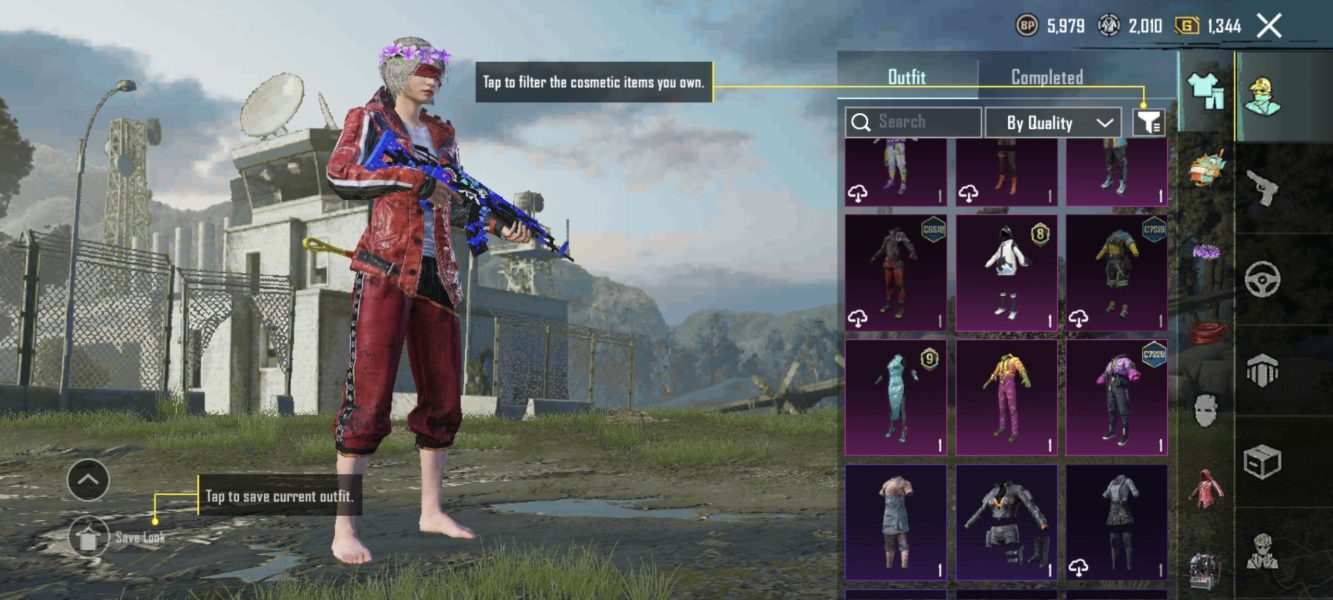This screenshot has height=600, width=1333.
Task: Choose the teal dress outfit
Action: (x=895, y=397)
